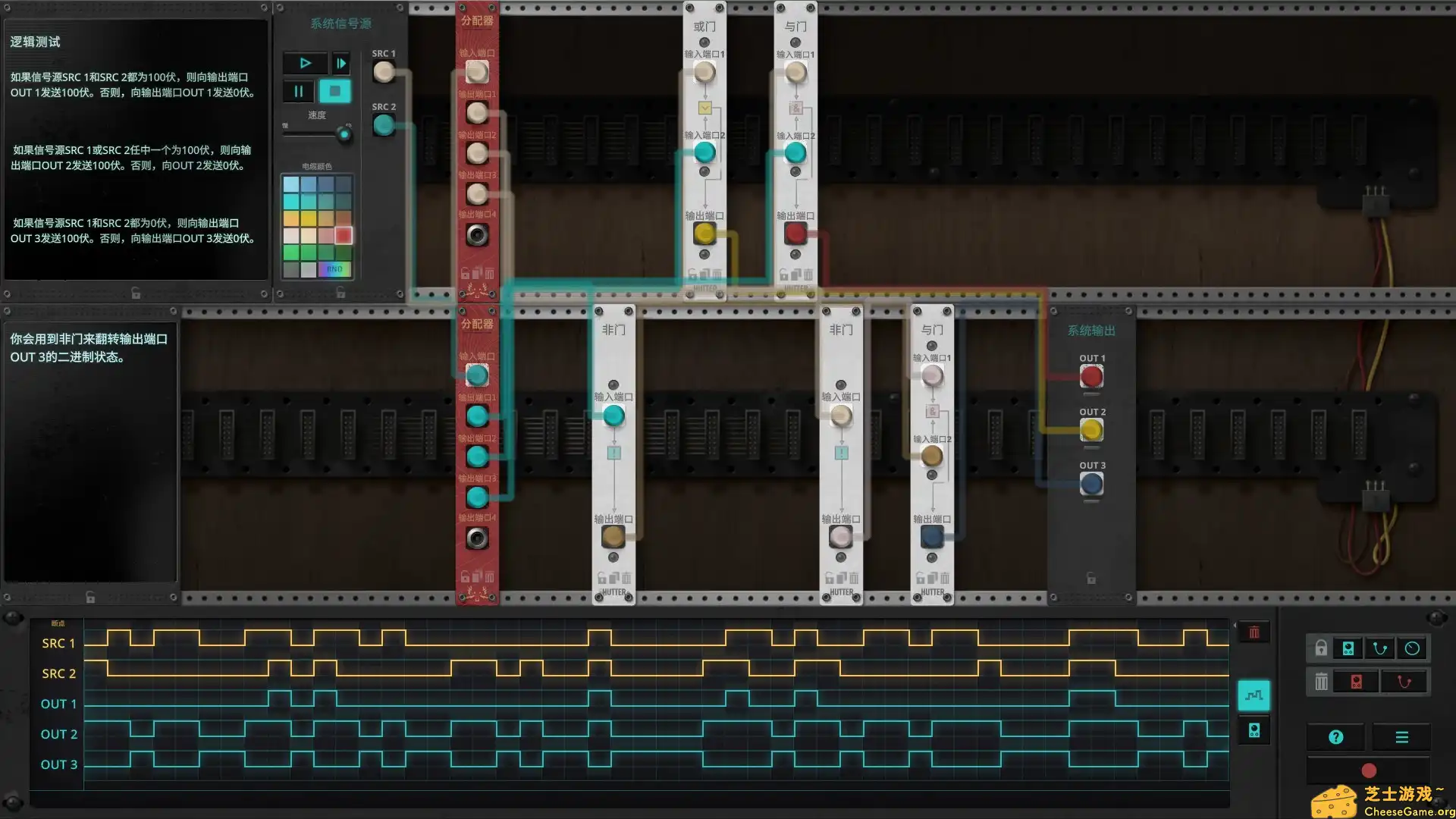Click the red cable icon in the delete toolbar
Viewport: 1456px width, 819px height.
click(1404, 681)
